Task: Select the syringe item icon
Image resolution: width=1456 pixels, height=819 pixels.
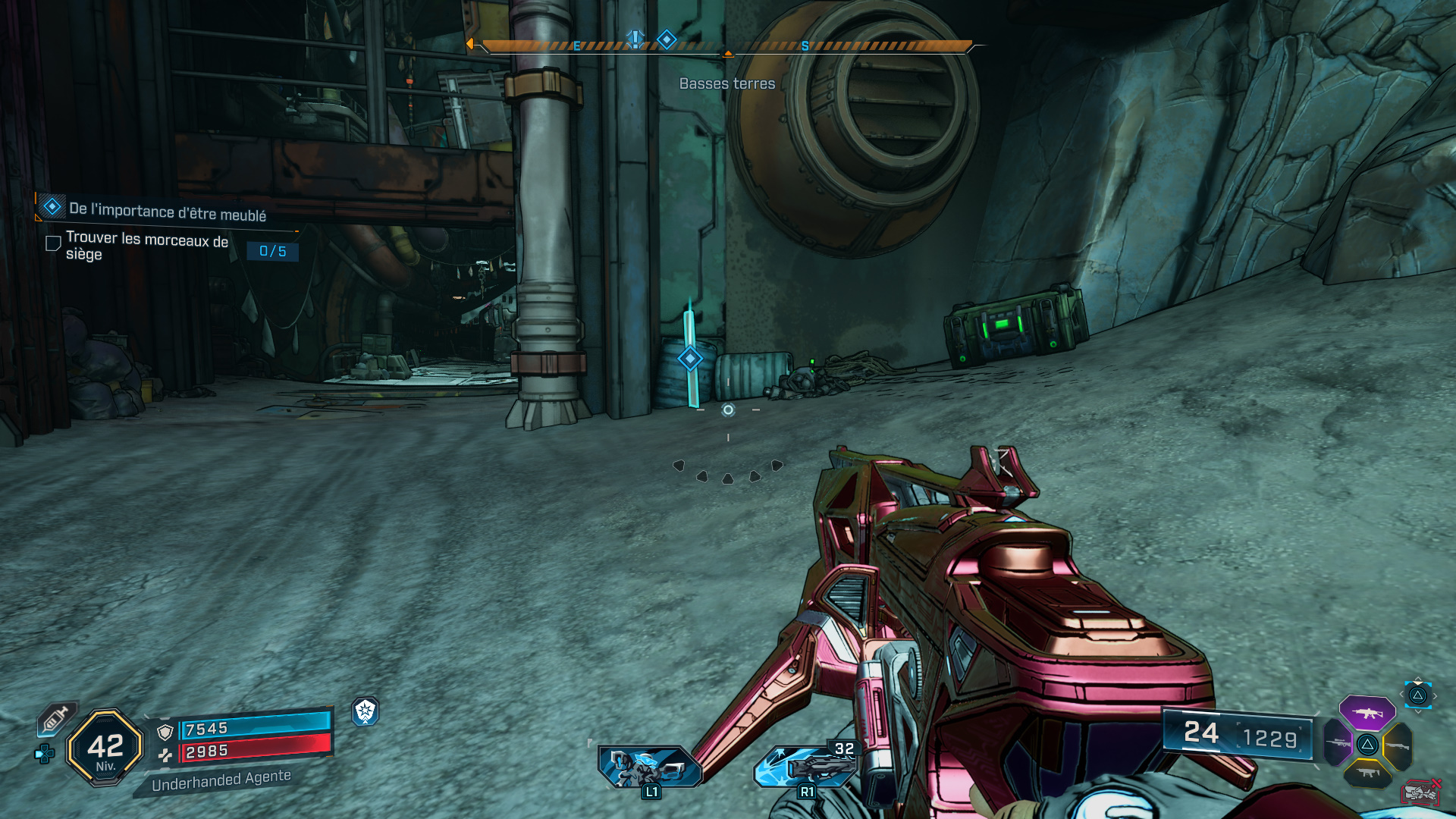Action: [56, 718]
